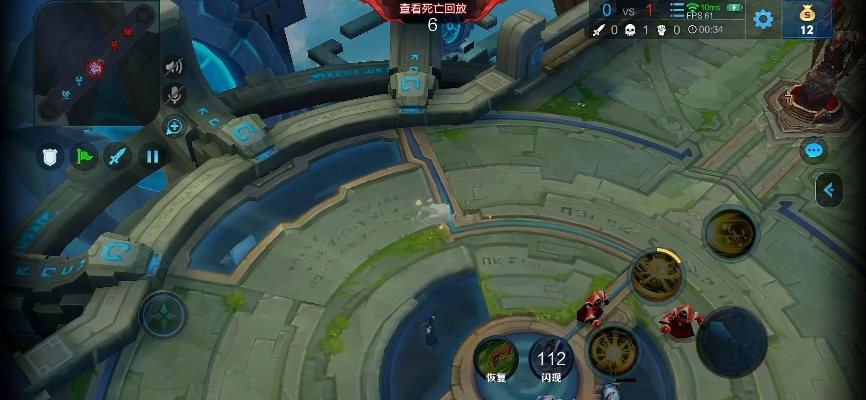This screenshot has width=866, height=400.
Task: Open the scoreboard list icon
Action: point(677,10)
